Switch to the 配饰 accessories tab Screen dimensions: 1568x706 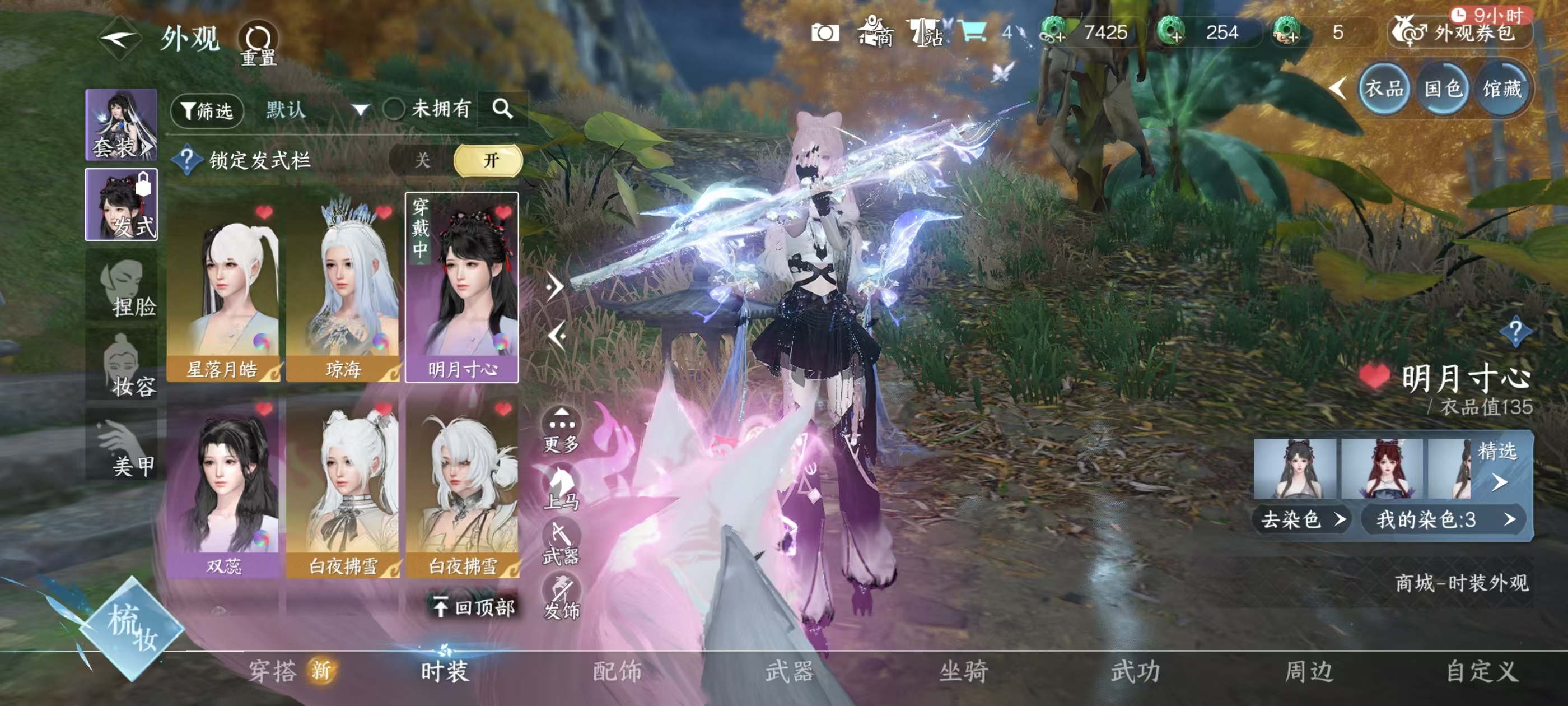pyautogui.click(x=617, y=671)
